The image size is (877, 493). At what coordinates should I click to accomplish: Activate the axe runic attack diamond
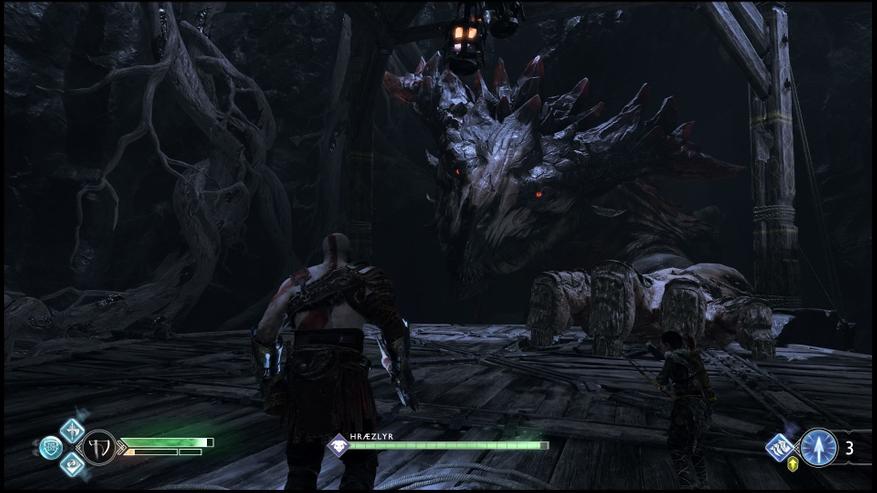[x=72, y=430]
